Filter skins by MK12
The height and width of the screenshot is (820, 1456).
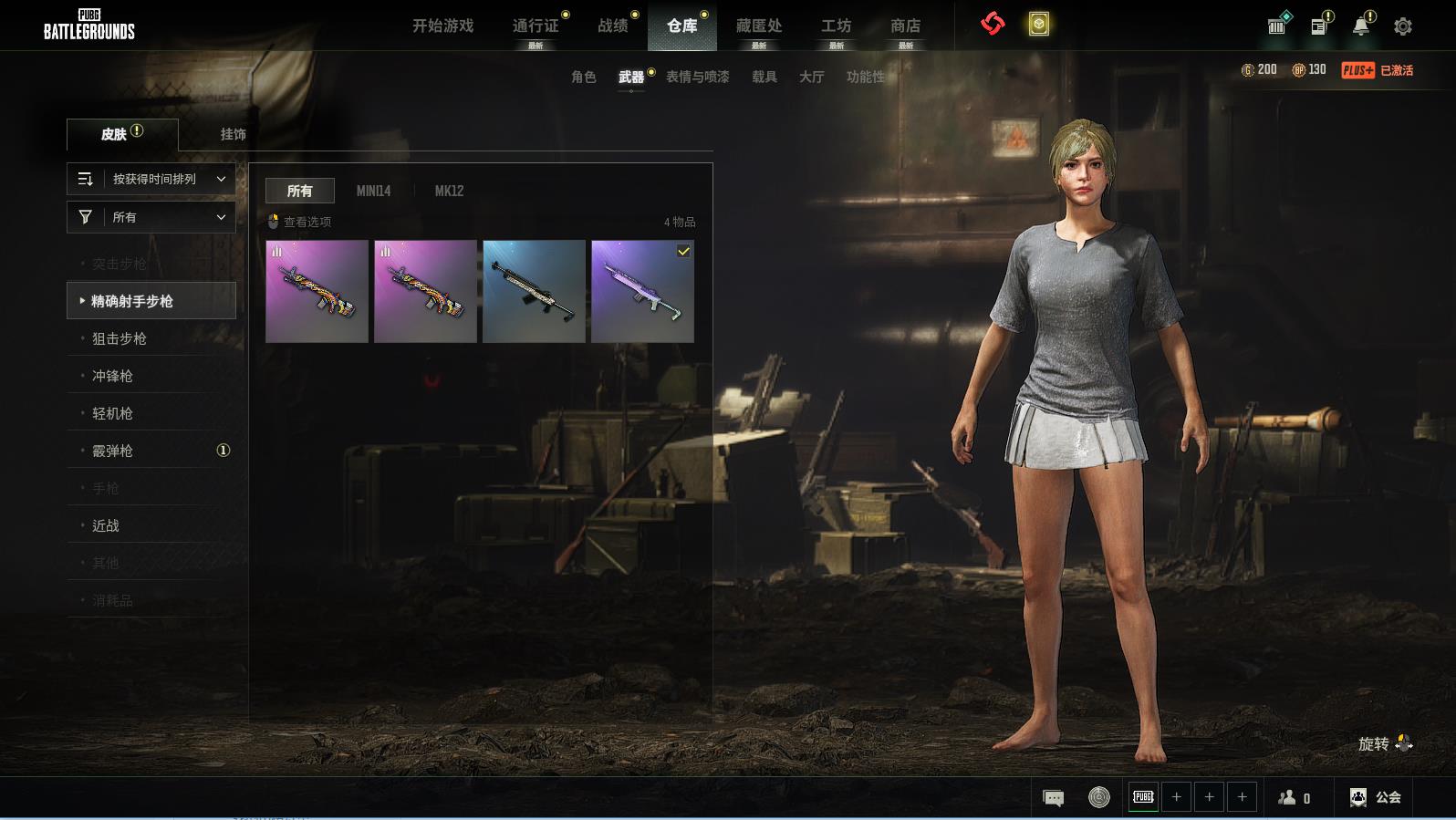(x=449, y=191)
